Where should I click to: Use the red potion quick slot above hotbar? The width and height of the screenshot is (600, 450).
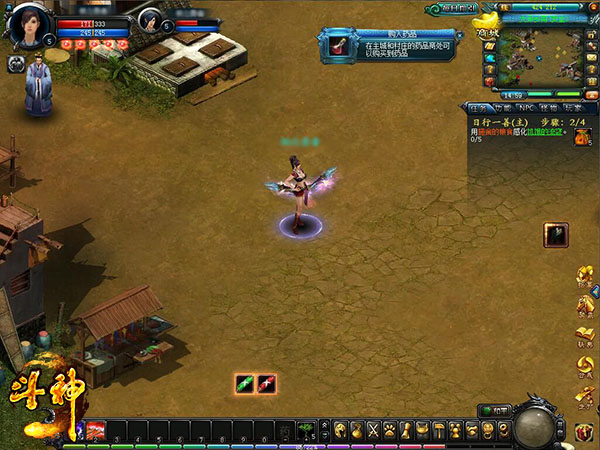[266, 383]
